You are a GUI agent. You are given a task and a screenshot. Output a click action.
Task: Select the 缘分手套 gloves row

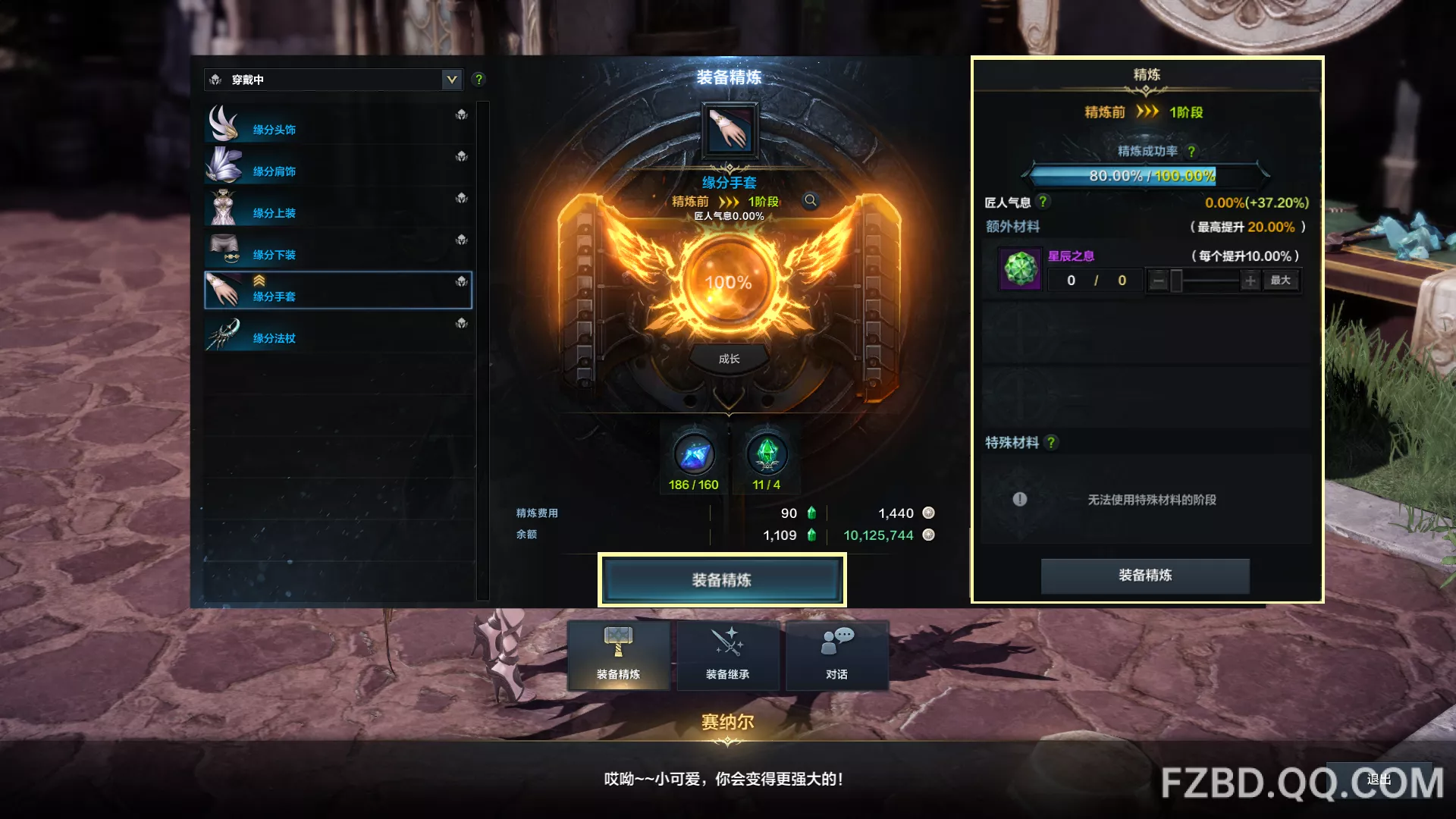coord(338,290)
